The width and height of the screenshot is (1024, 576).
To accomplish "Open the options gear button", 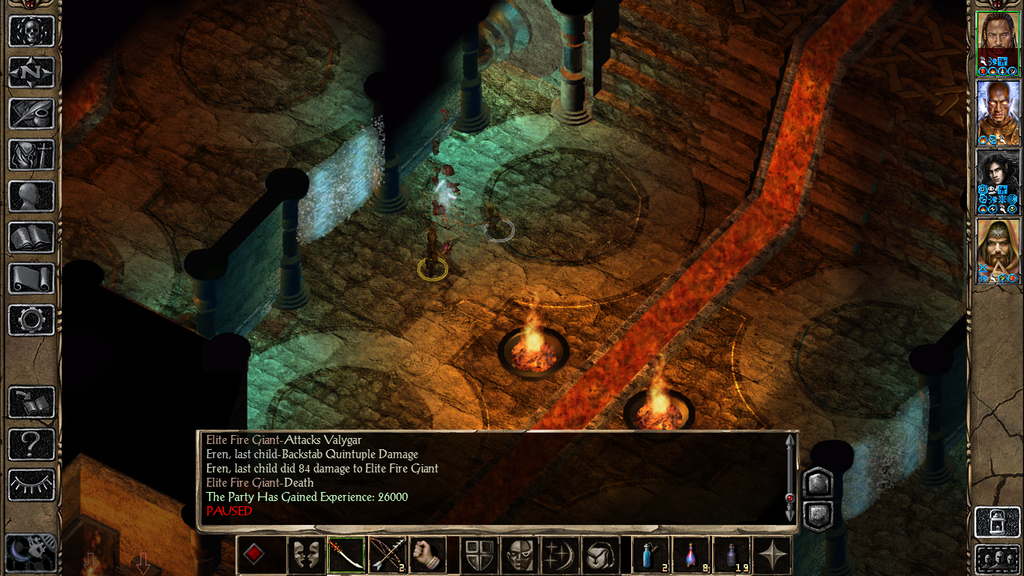I will coord(31,320).
